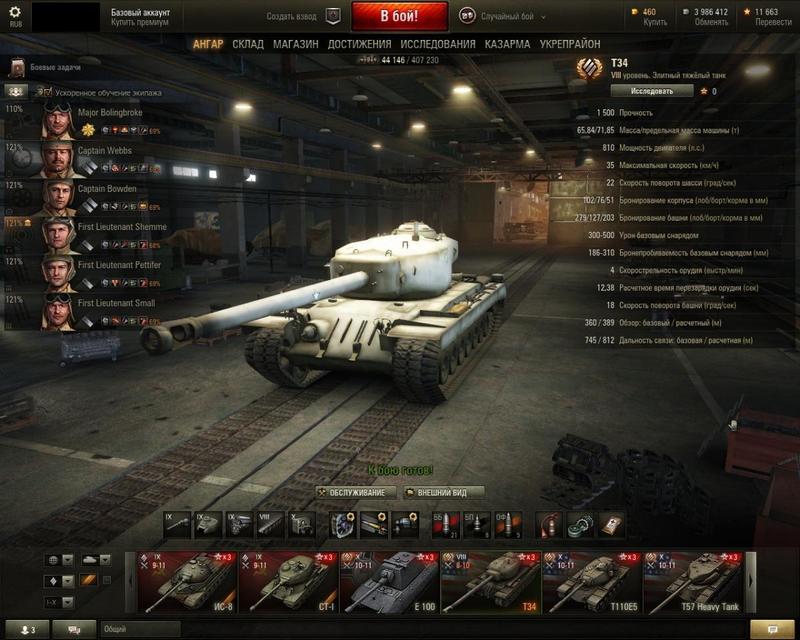Switch to the КАЗАРМА tab

tap(507, 45)
